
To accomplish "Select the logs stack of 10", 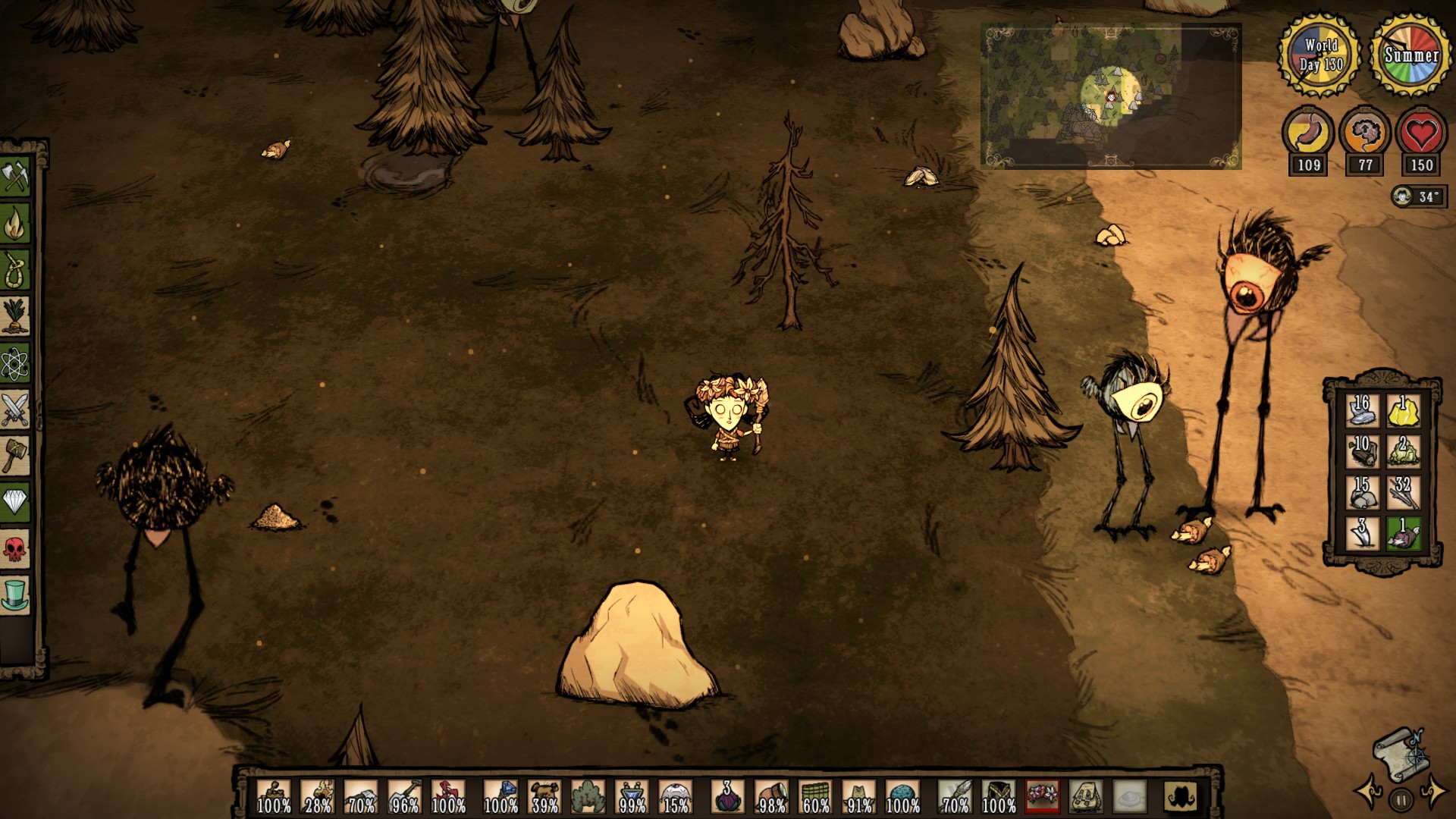I will tap(1362, 452).
